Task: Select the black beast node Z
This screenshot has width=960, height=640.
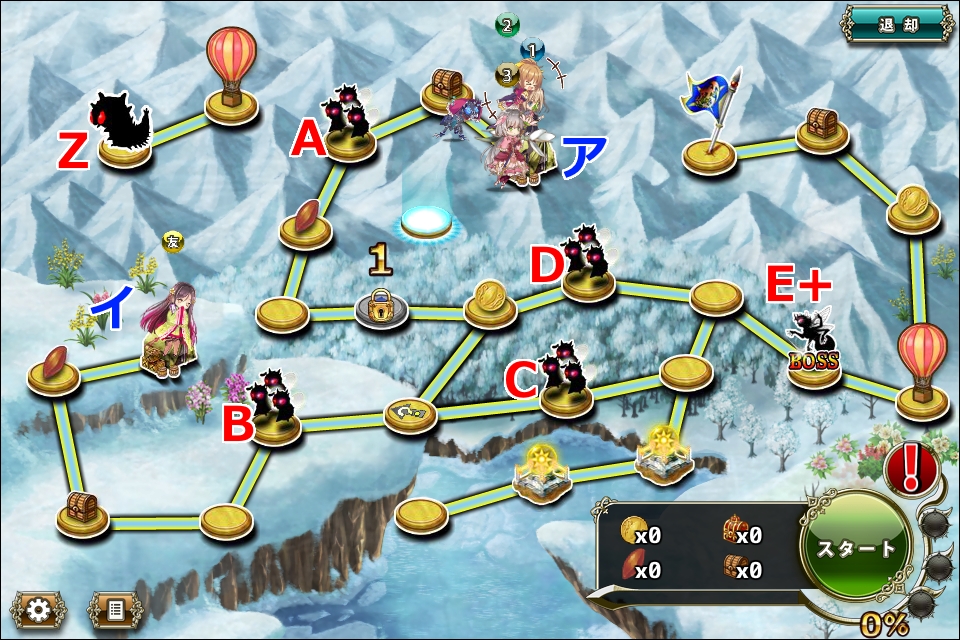Action: click(x=123, y=130)
